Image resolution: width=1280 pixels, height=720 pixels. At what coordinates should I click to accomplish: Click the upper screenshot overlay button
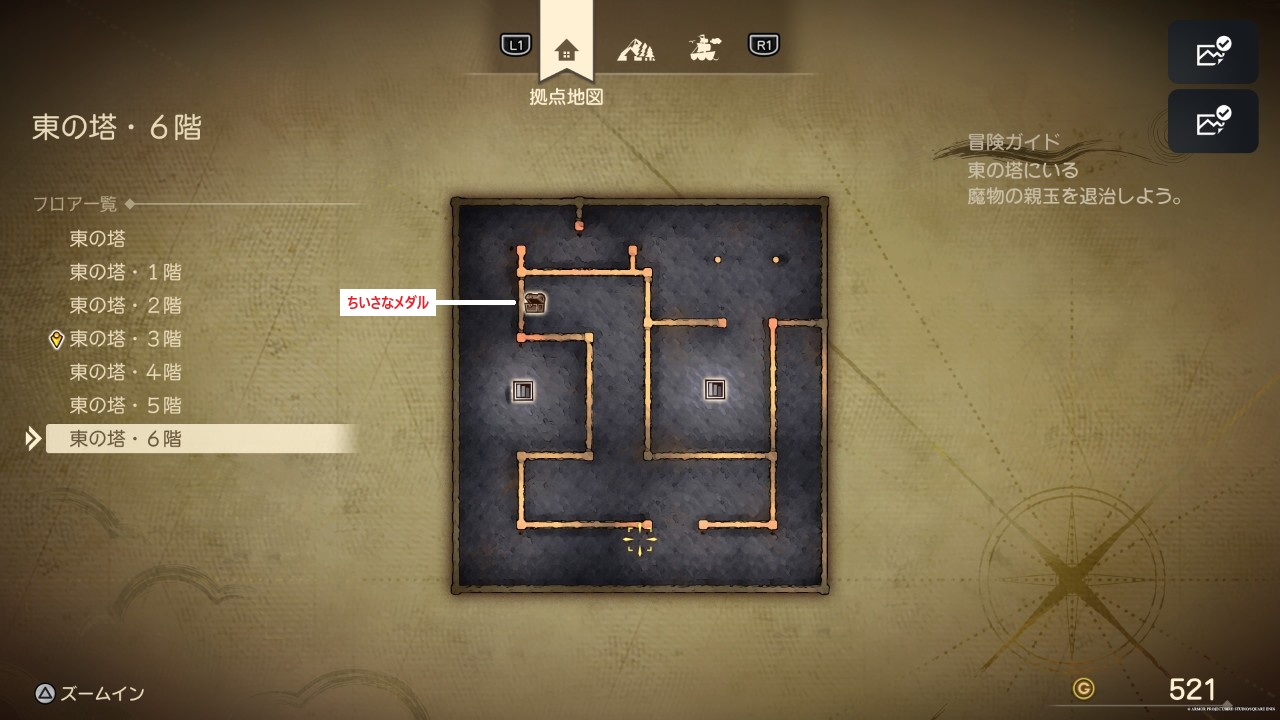[x=1213, y=51]
